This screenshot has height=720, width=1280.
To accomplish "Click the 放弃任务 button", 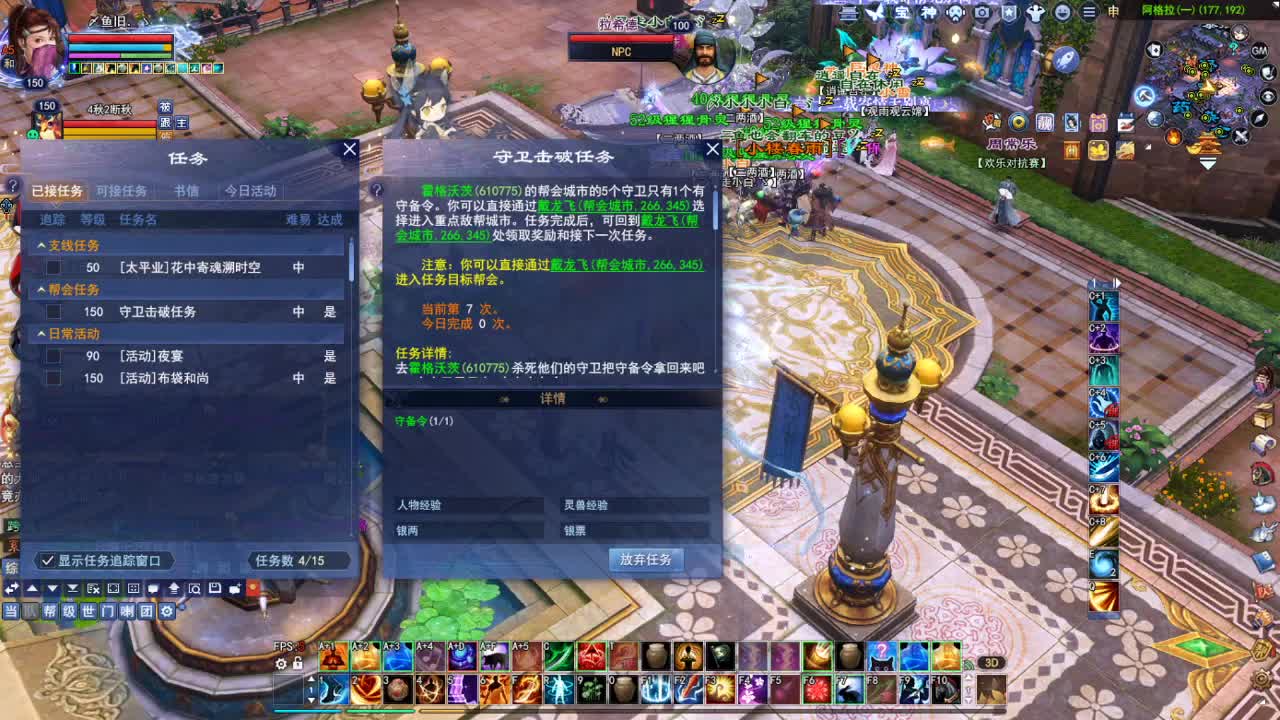I will pos(647,560).
